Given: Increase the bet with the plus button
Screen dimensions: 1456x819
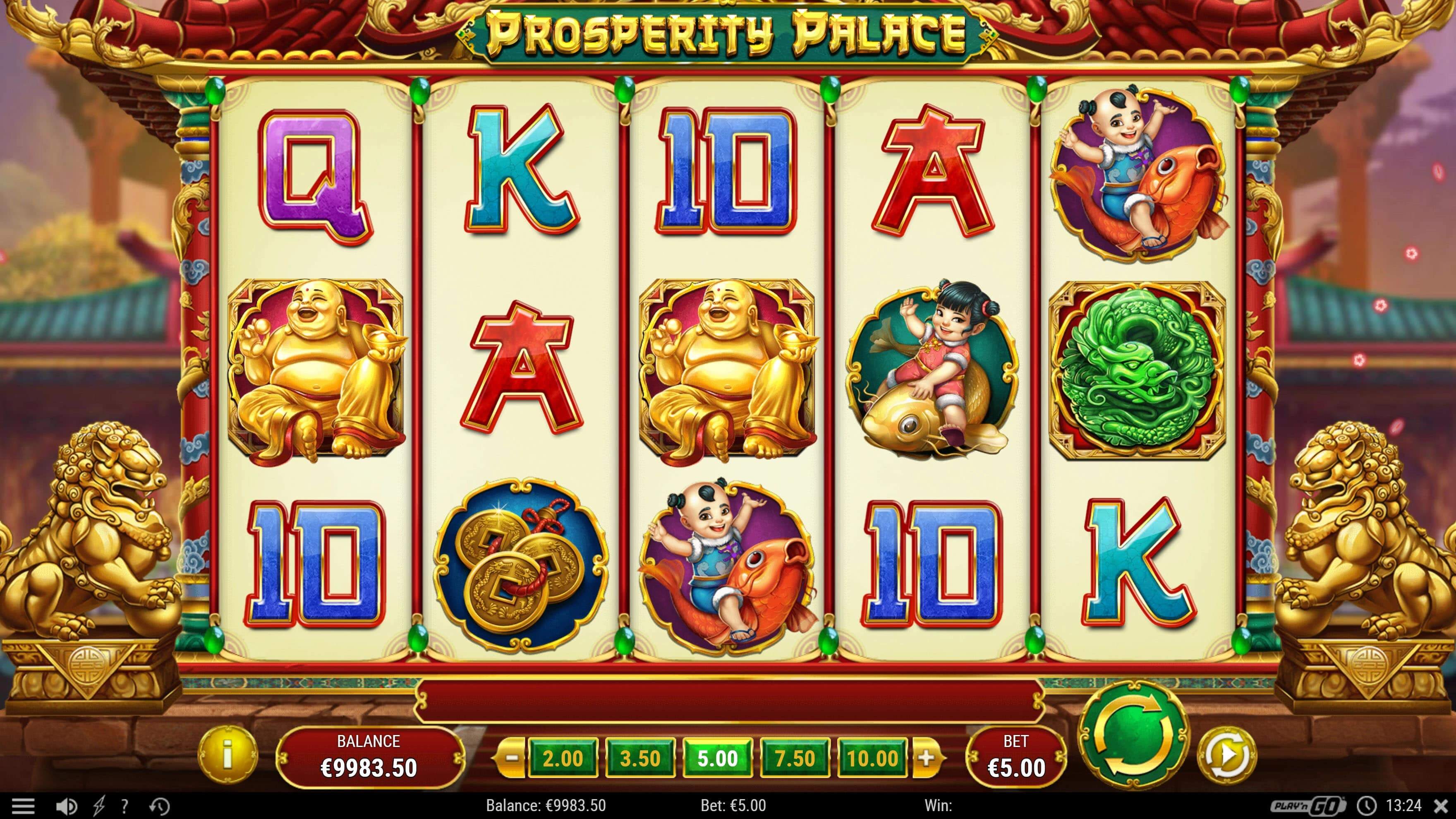Looking at the screenshot, I should click(x=925, y=758).
